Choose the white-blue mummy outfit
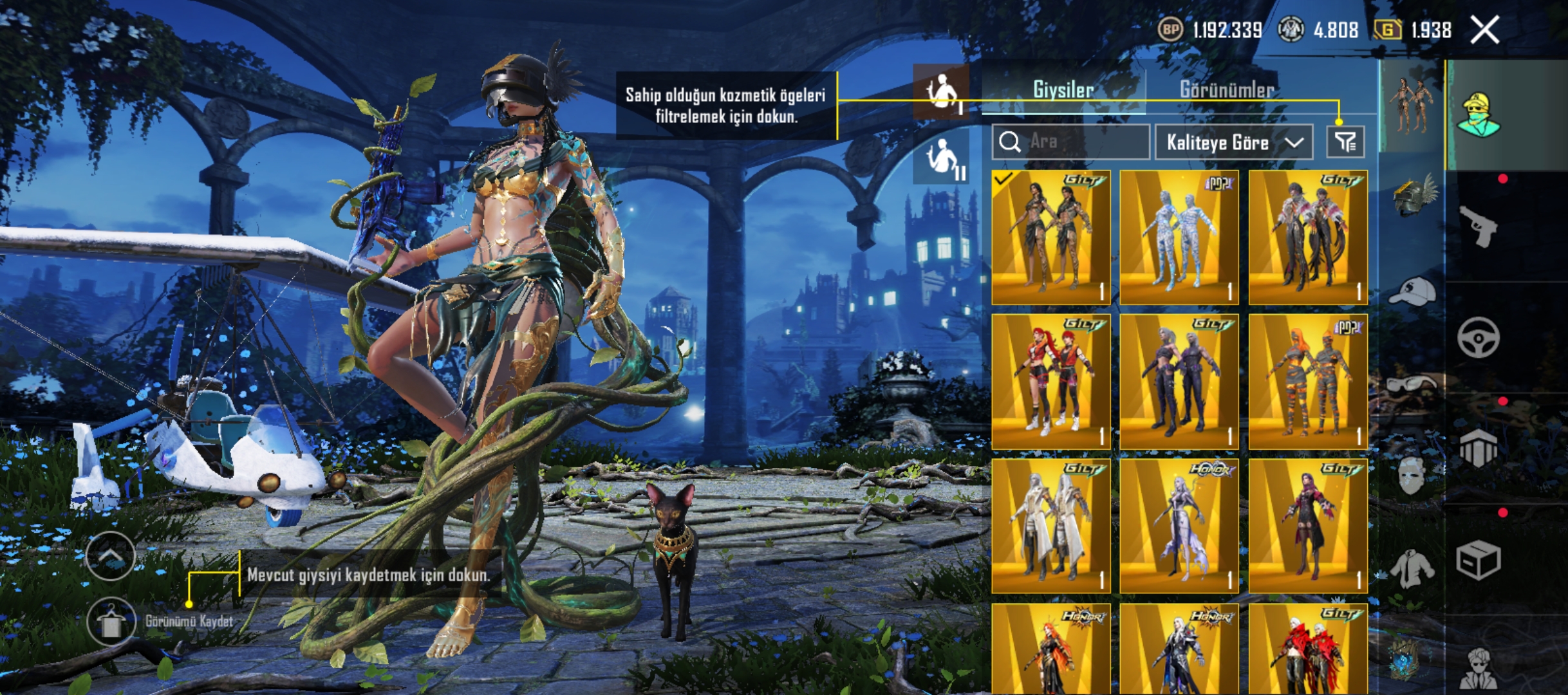The image size is (1568, 695). pos(1179,237)
